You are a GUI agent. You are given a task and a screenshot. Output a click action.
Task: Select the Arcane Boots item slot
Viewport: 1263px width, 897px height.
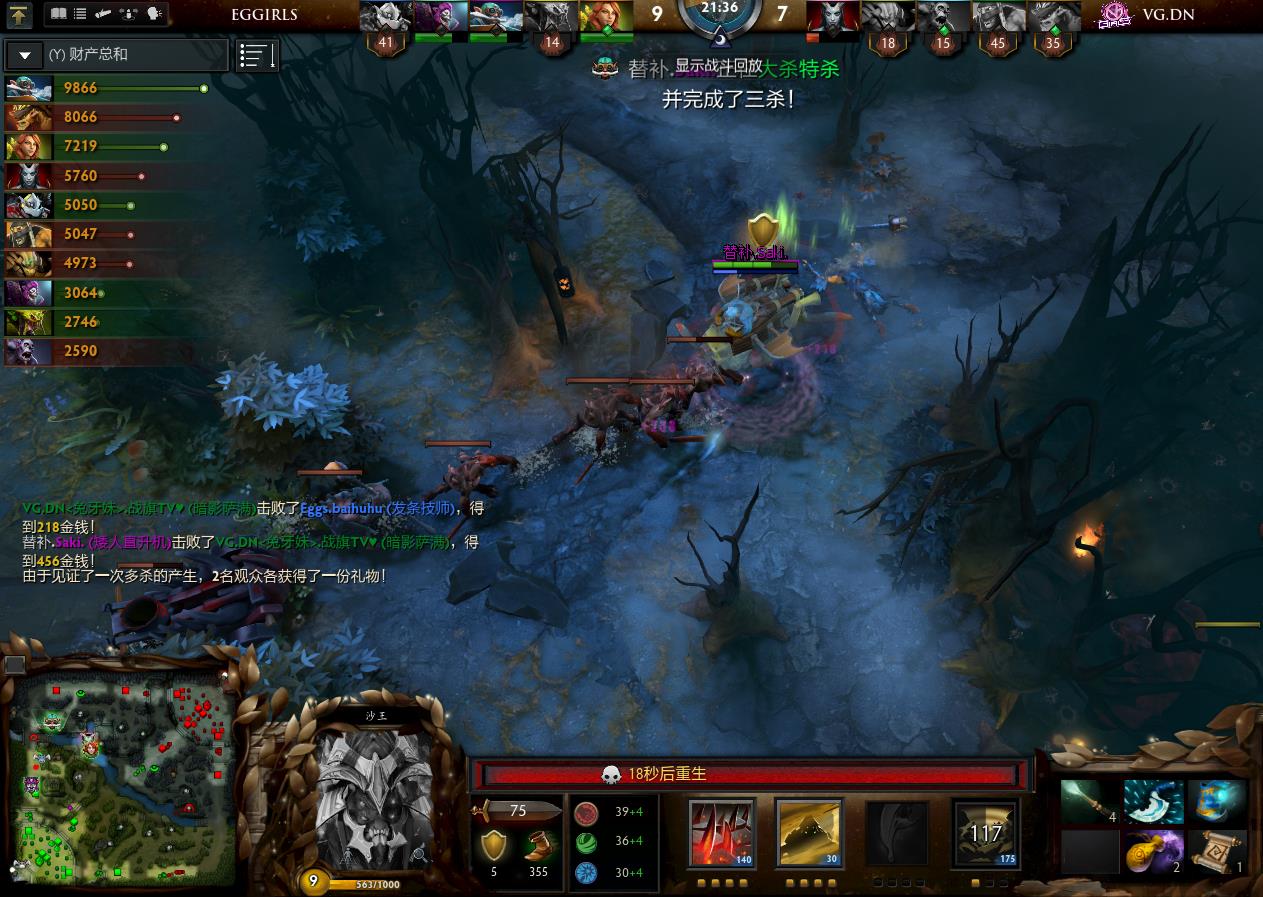pos(1216,801)
